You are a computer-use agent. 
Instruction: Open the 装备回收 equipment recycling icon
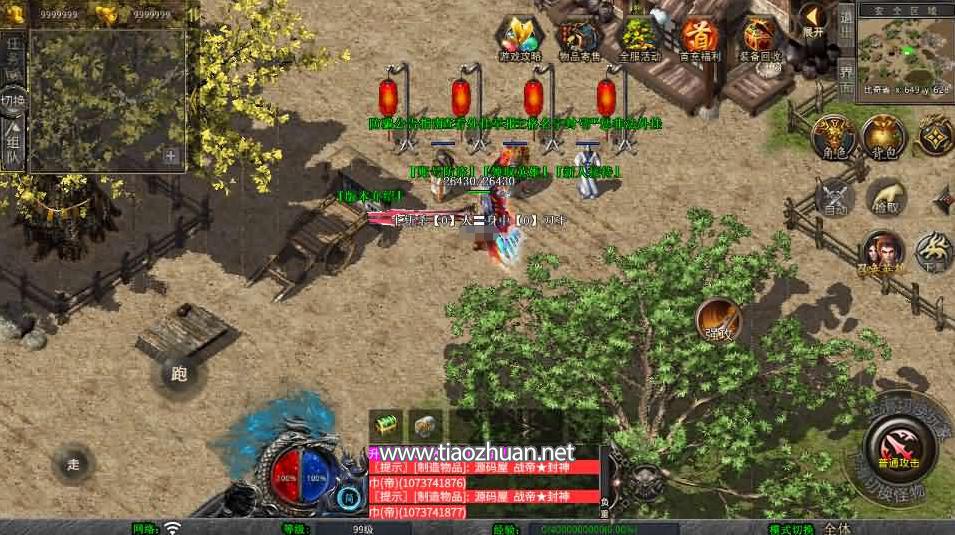point(761,39)
